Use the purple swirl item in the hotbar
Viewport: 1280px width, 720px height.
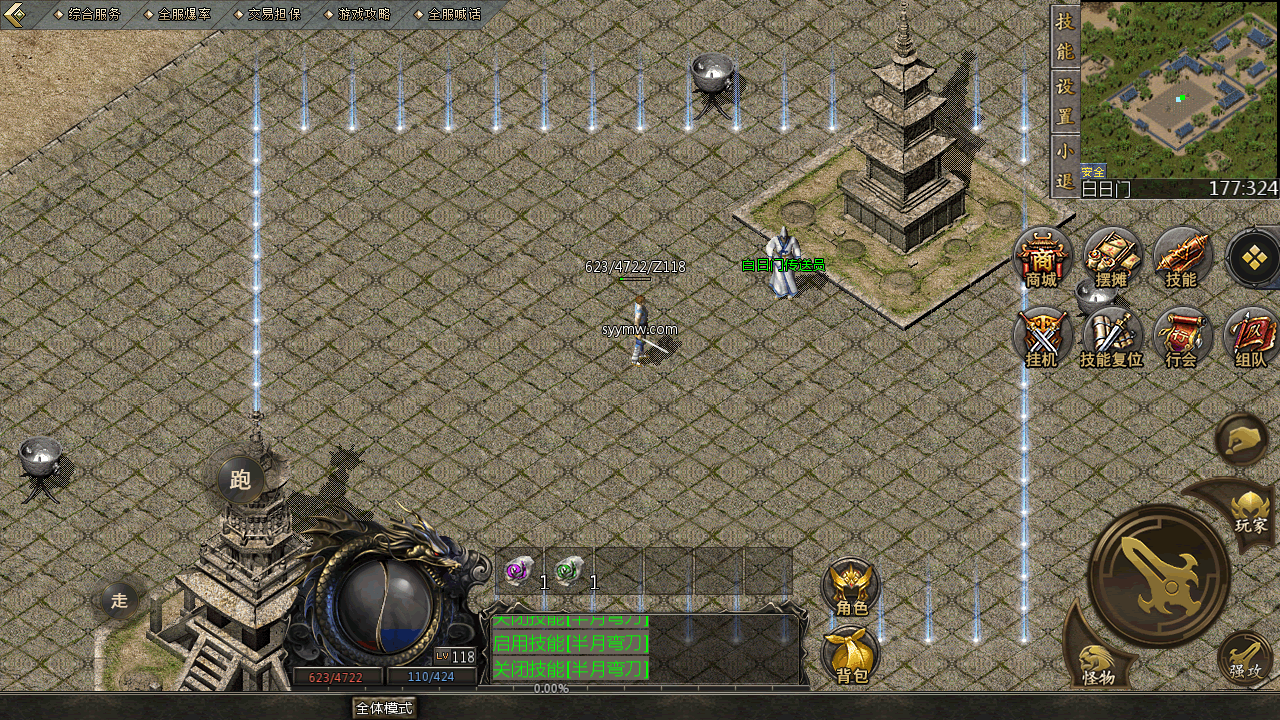518,571
